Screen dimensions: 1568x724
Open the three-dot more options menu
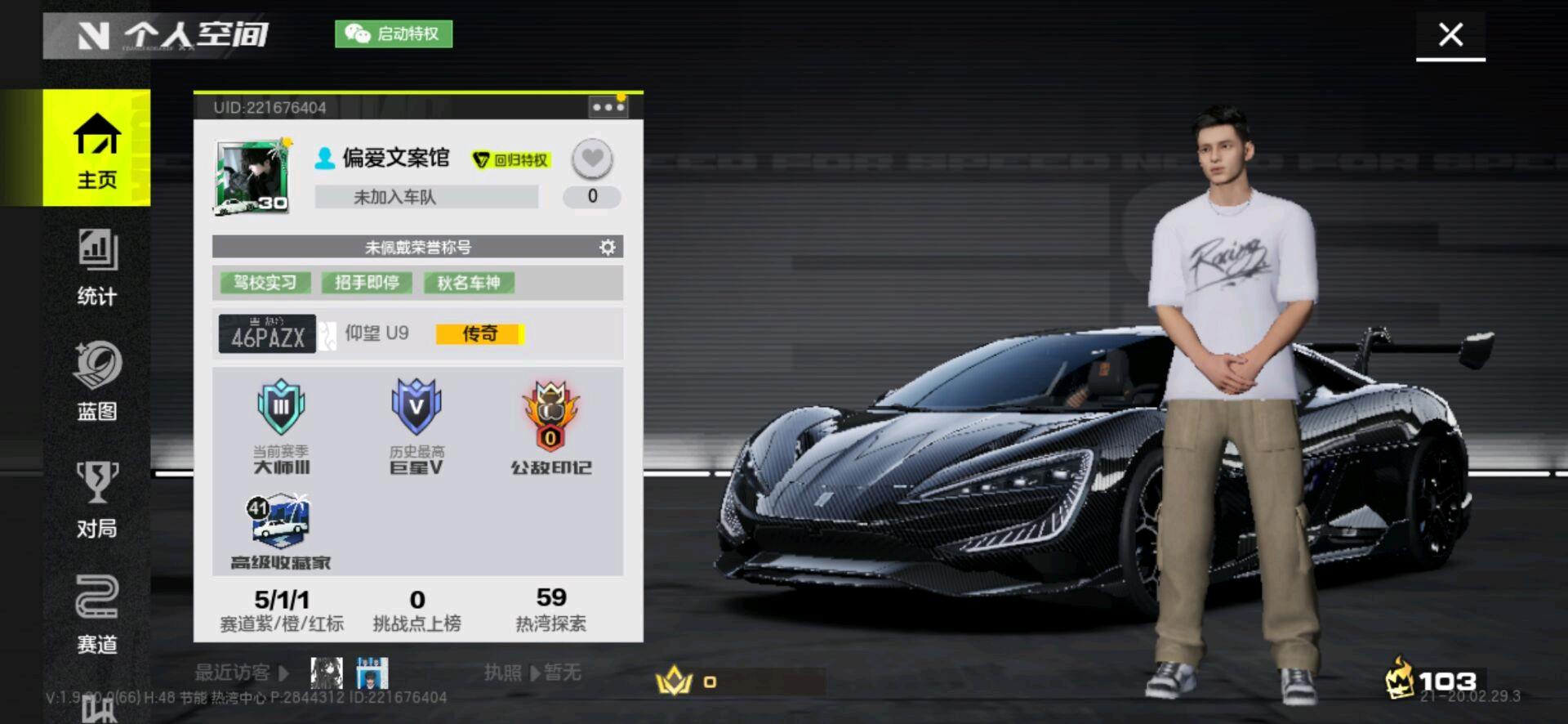pos(608,107)
